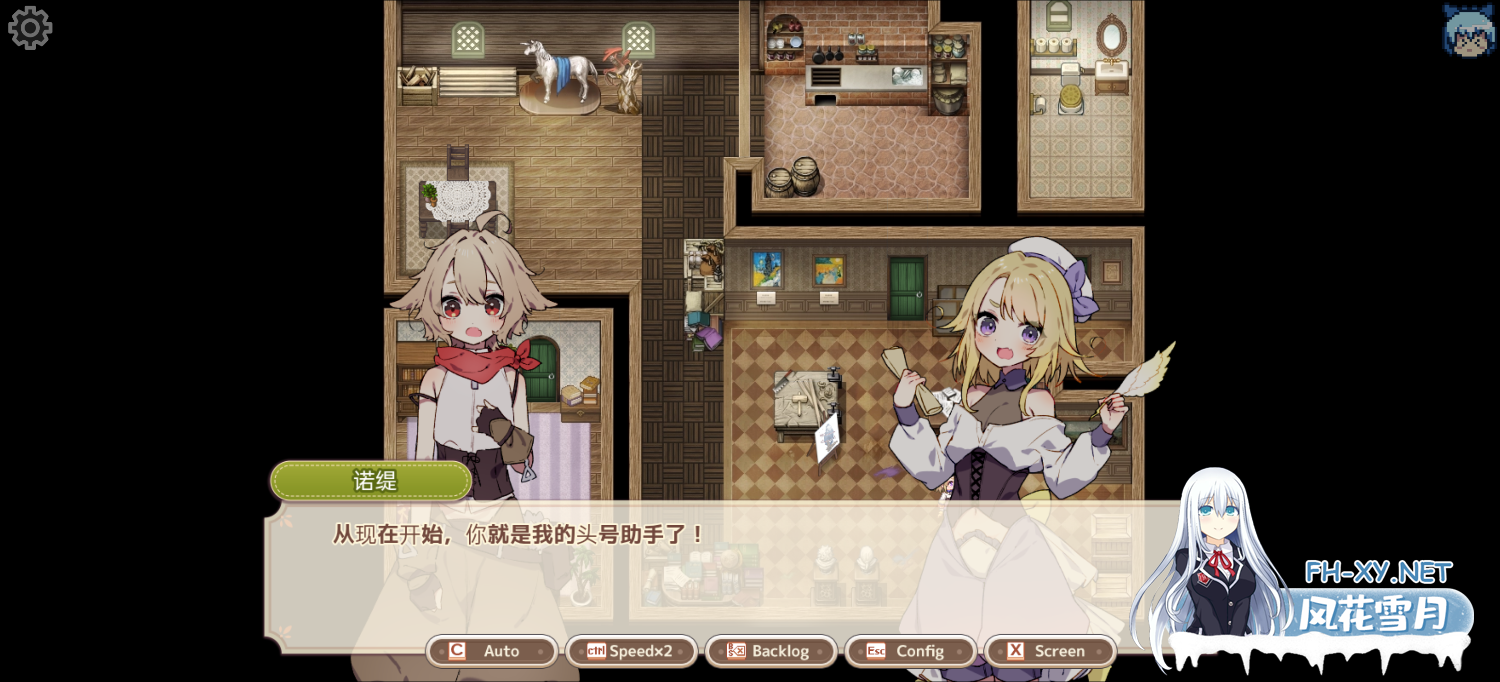This screenshot has width=1500, height=682.
Task: Hide the dialogue with Screen button
Action: click(1050, 651)
